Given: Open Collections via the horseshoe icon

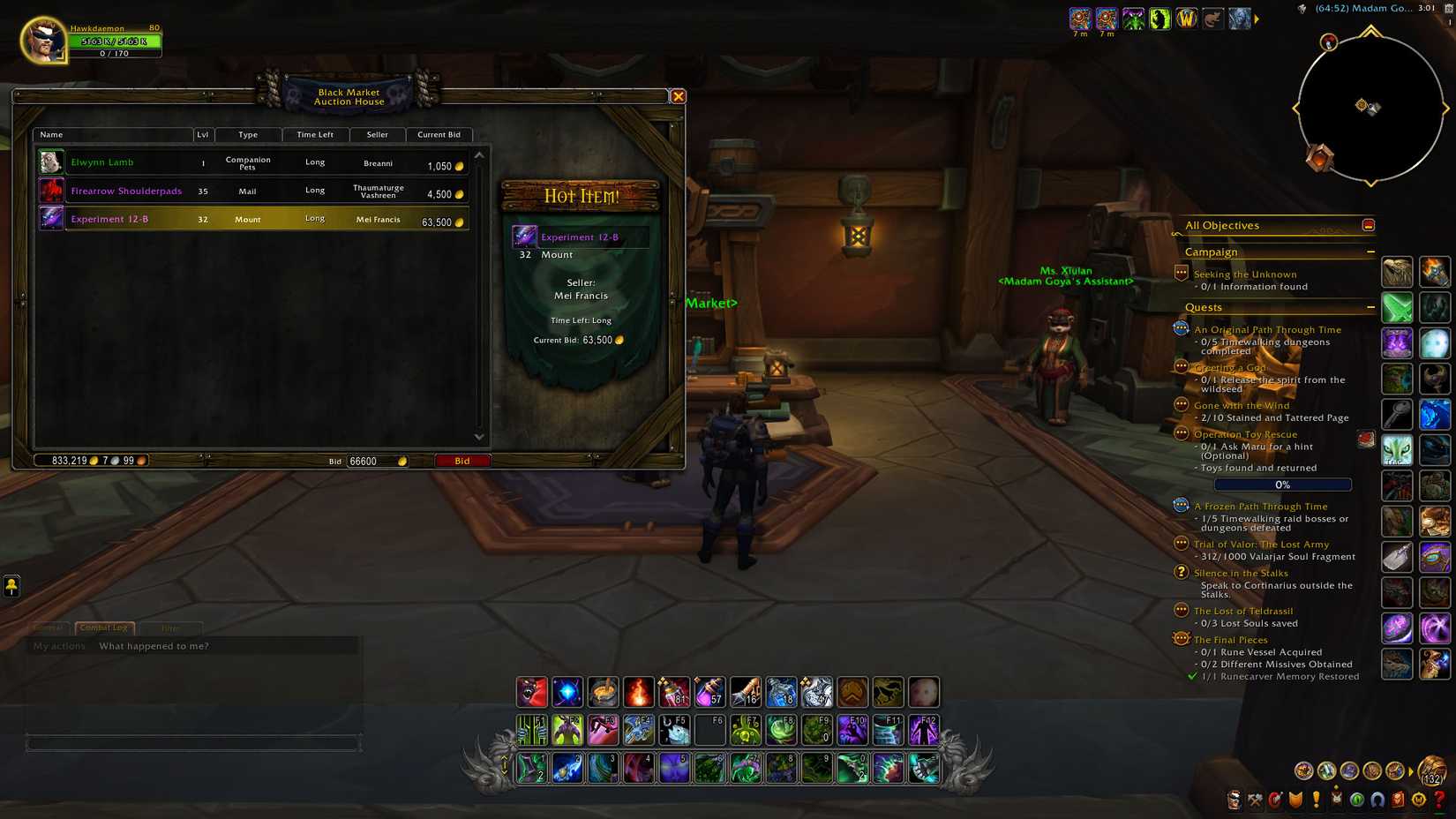Looking at the screenshot, I should tap(1377, 801).
